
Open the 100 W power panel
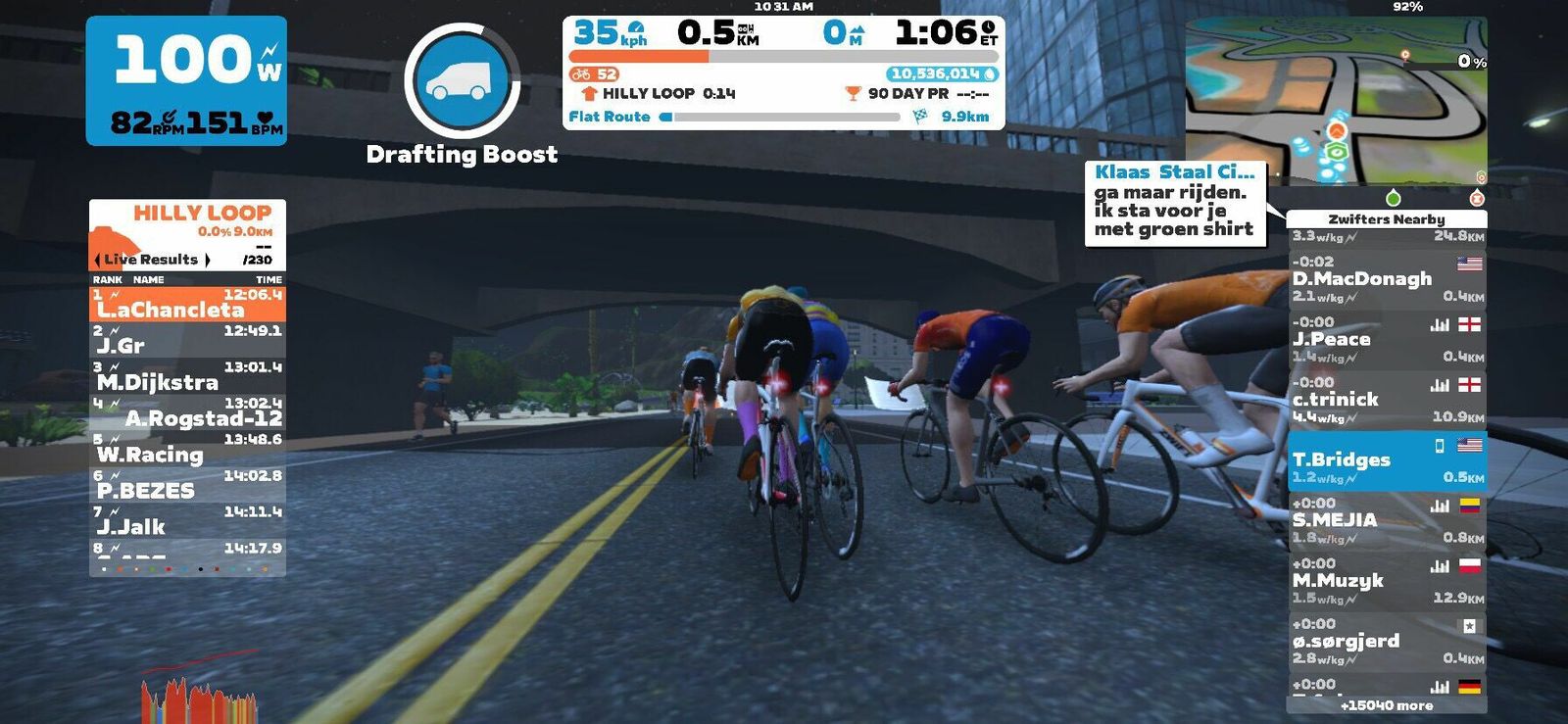point(186,80)
